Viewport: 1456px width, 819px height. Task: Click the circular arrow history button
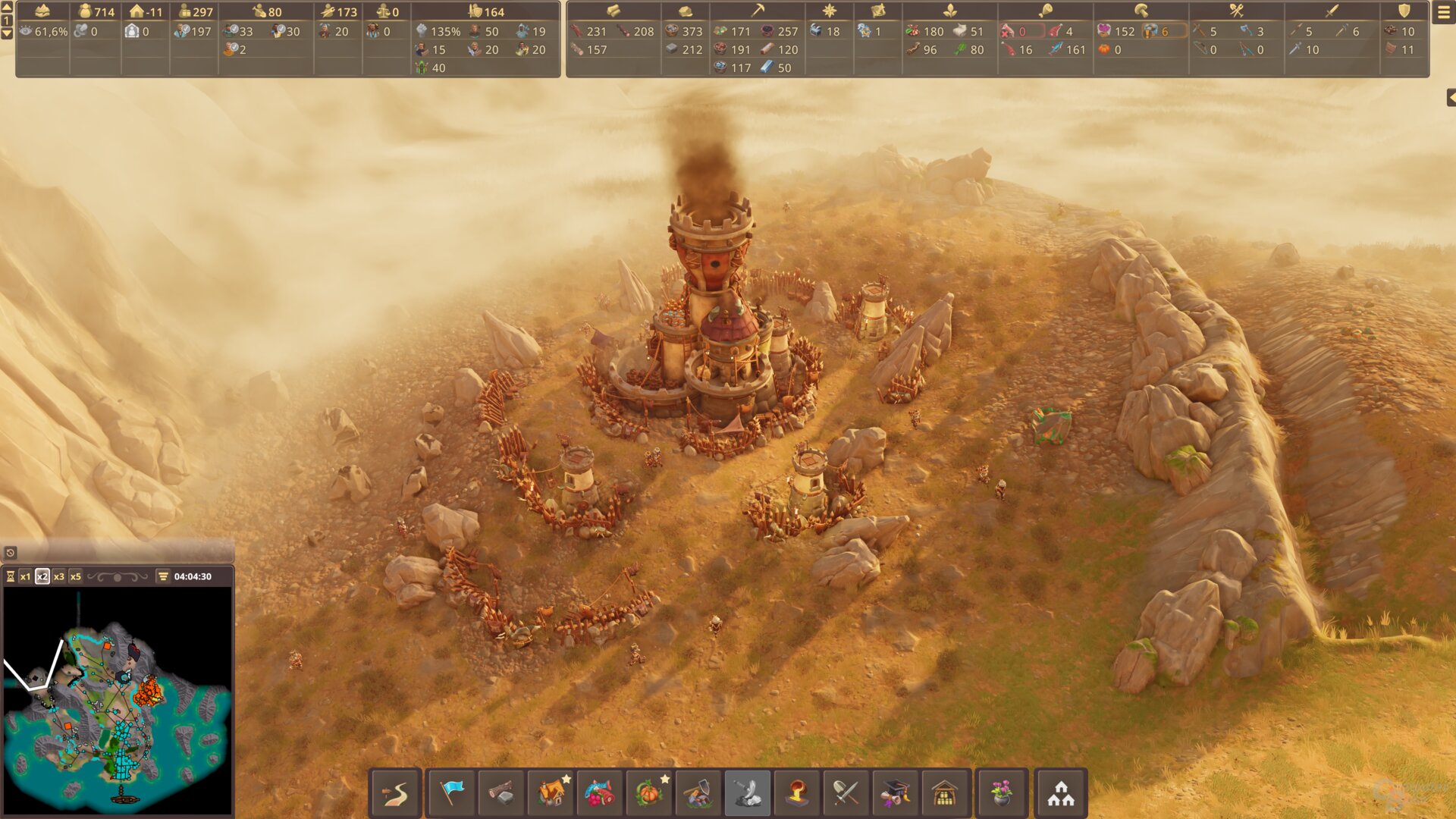point(11,553)
